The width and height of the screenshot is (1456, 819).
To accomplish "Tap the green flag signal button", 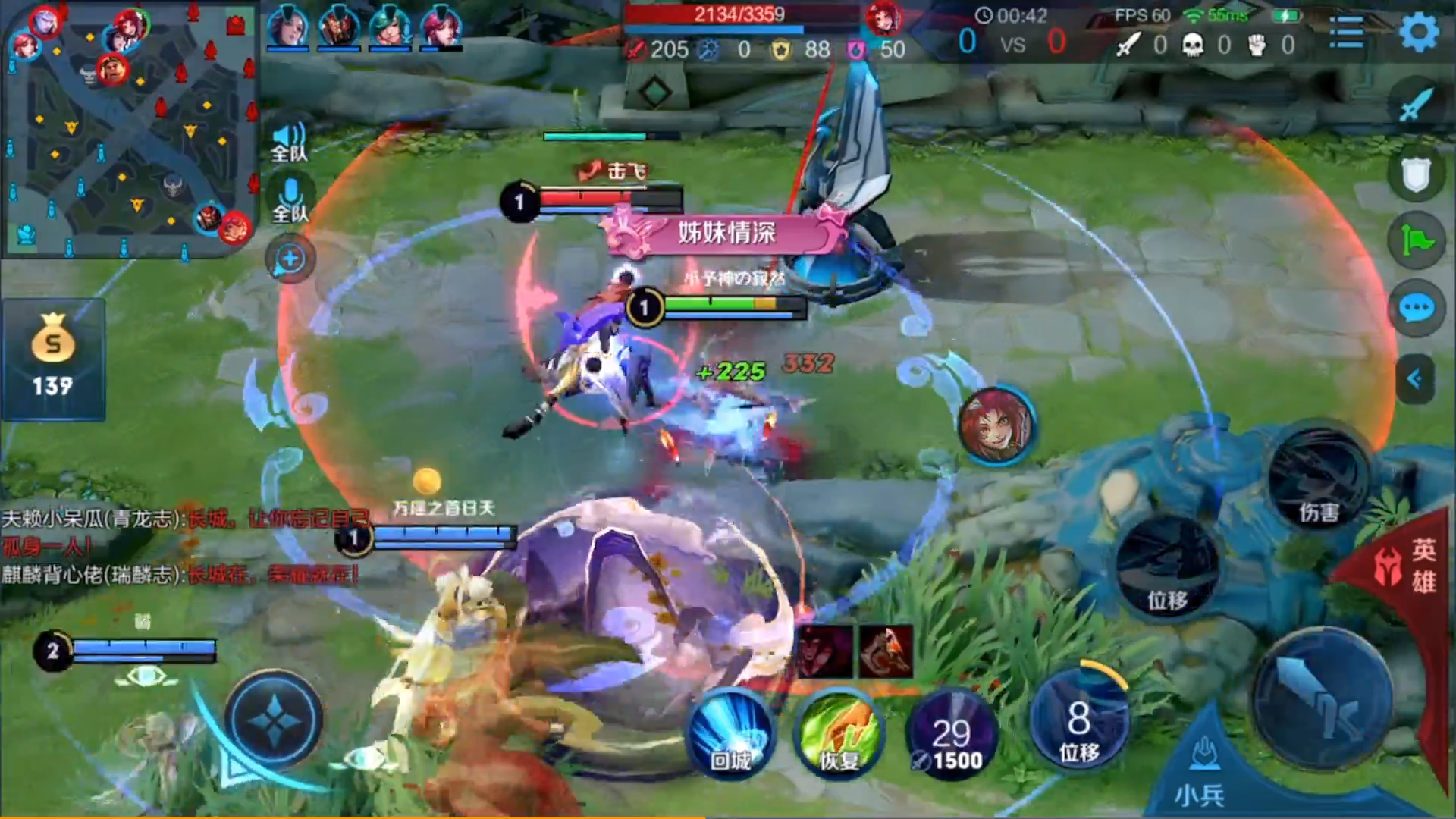I will (x=1416, y=242).
